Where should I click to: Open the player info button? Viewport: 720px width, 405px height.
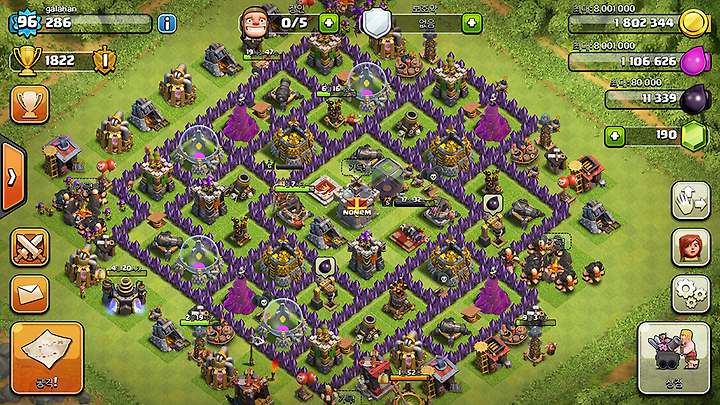point(166,22)
